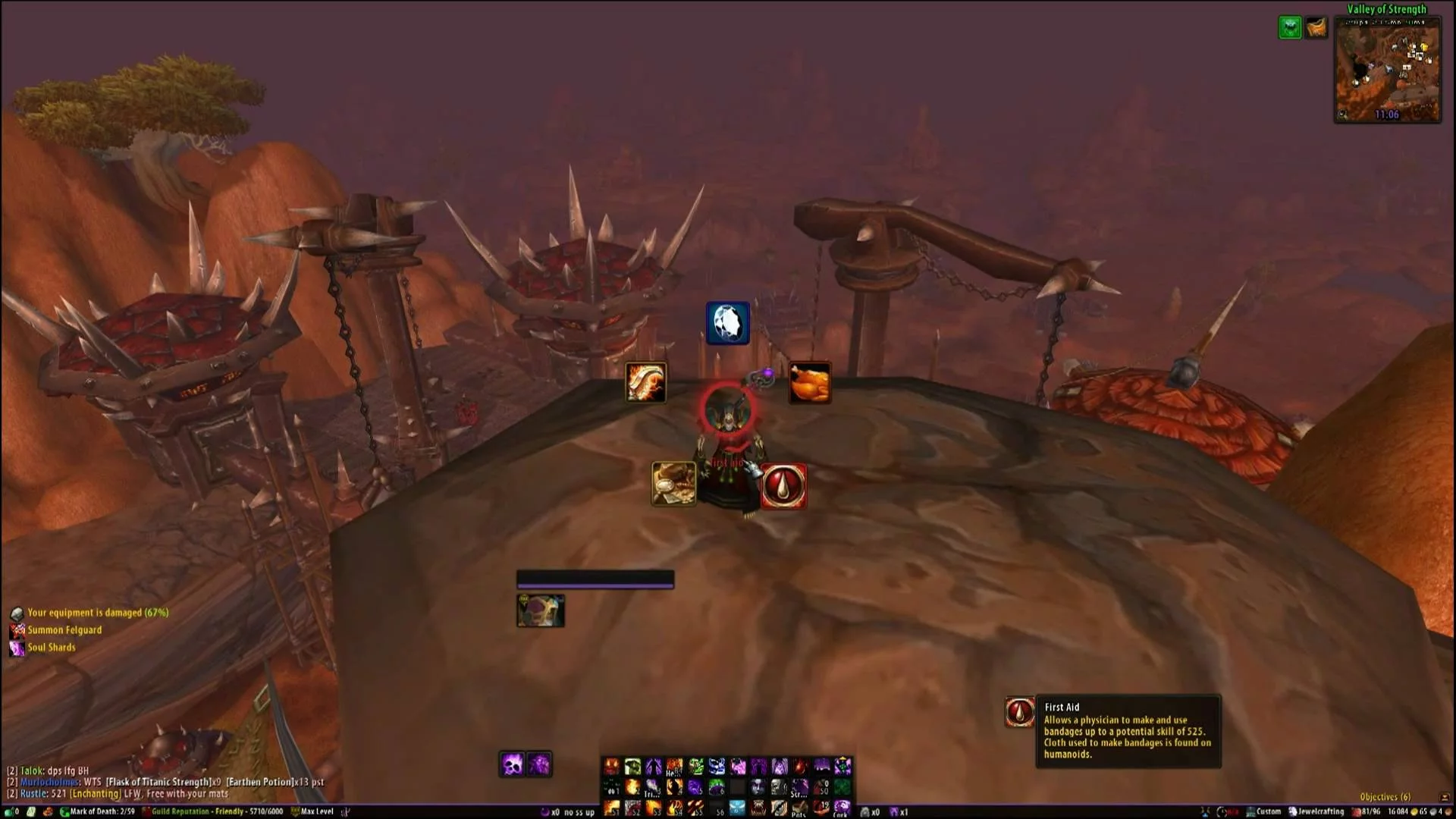Screen dimensions: 1456x819
Task: Click the Guild Reputation bar text
Action: point(216,811)
